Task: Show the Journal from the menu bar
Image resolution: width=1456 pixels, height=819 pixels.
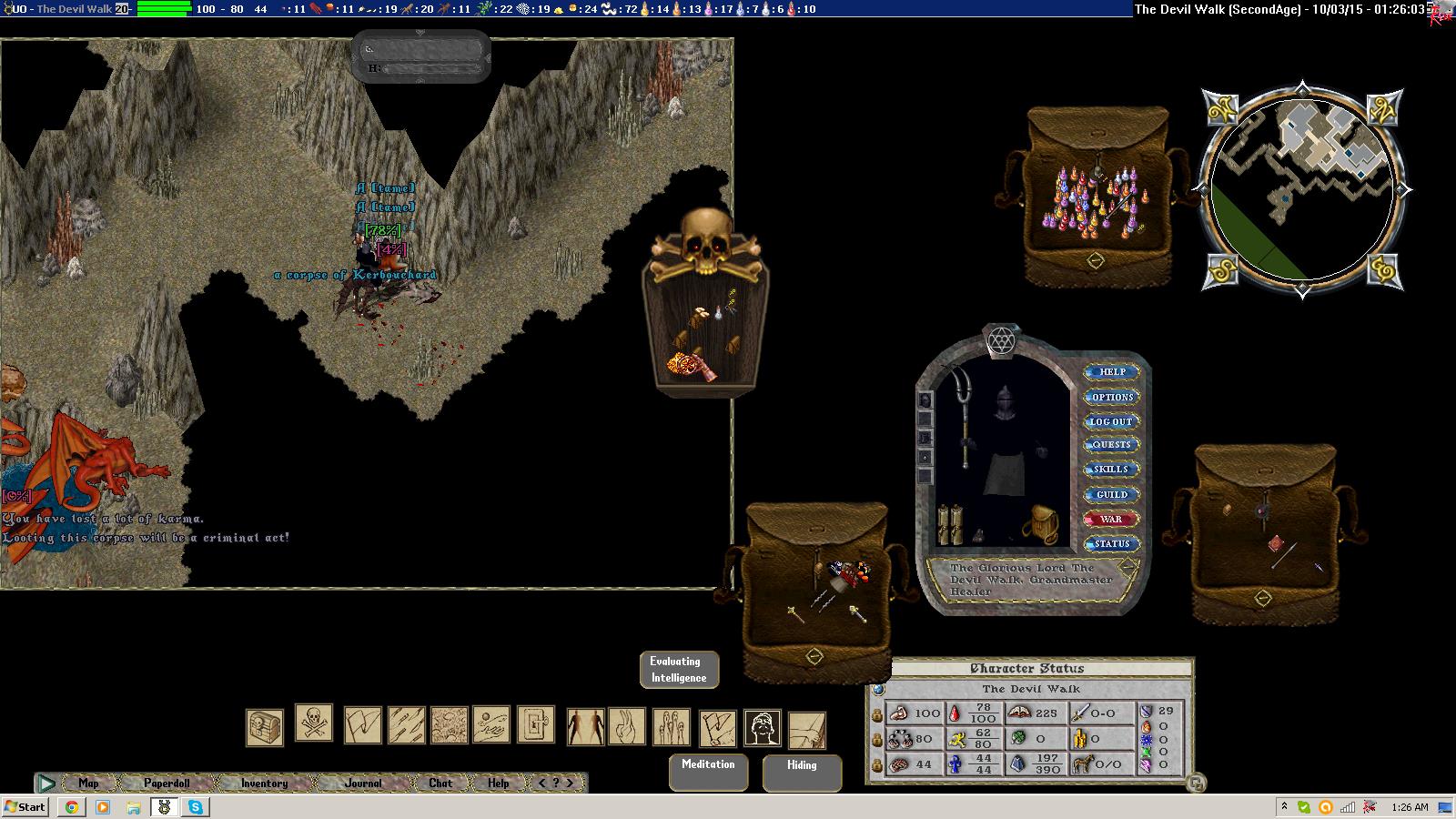Action: 363,783
